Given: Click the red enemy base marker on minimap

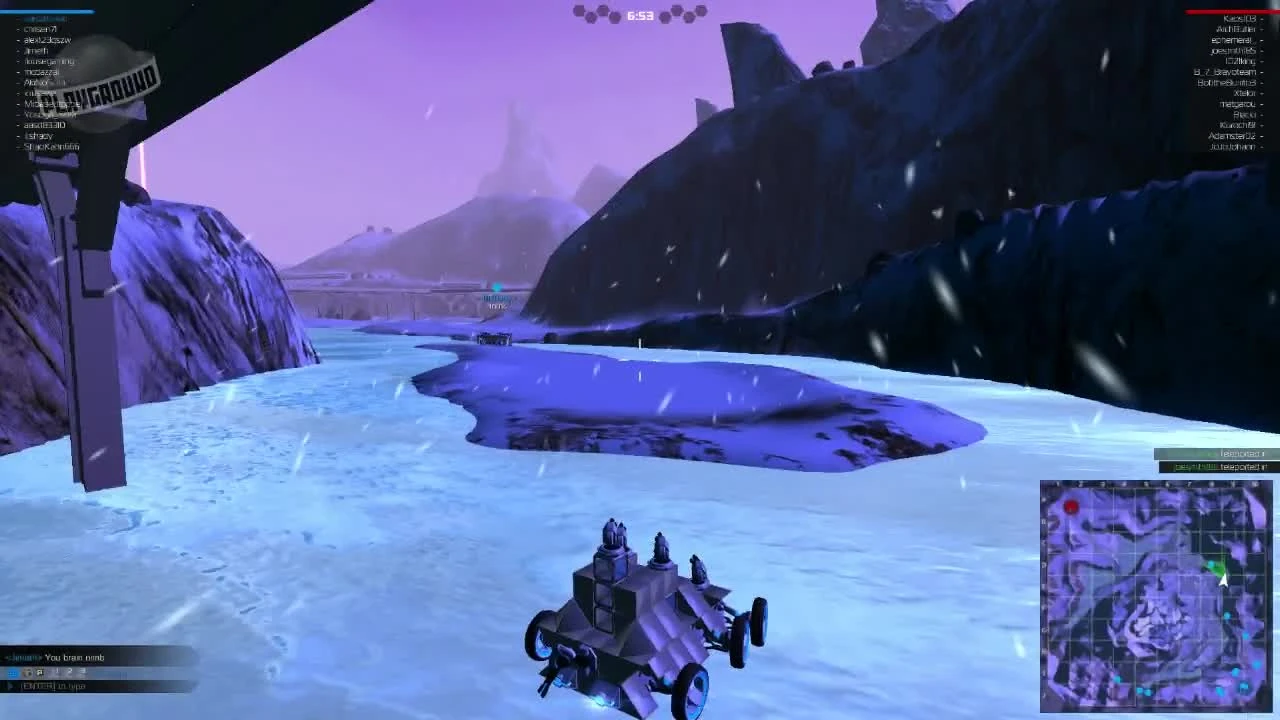Looking at the screenshot, I should (1070, 505).
